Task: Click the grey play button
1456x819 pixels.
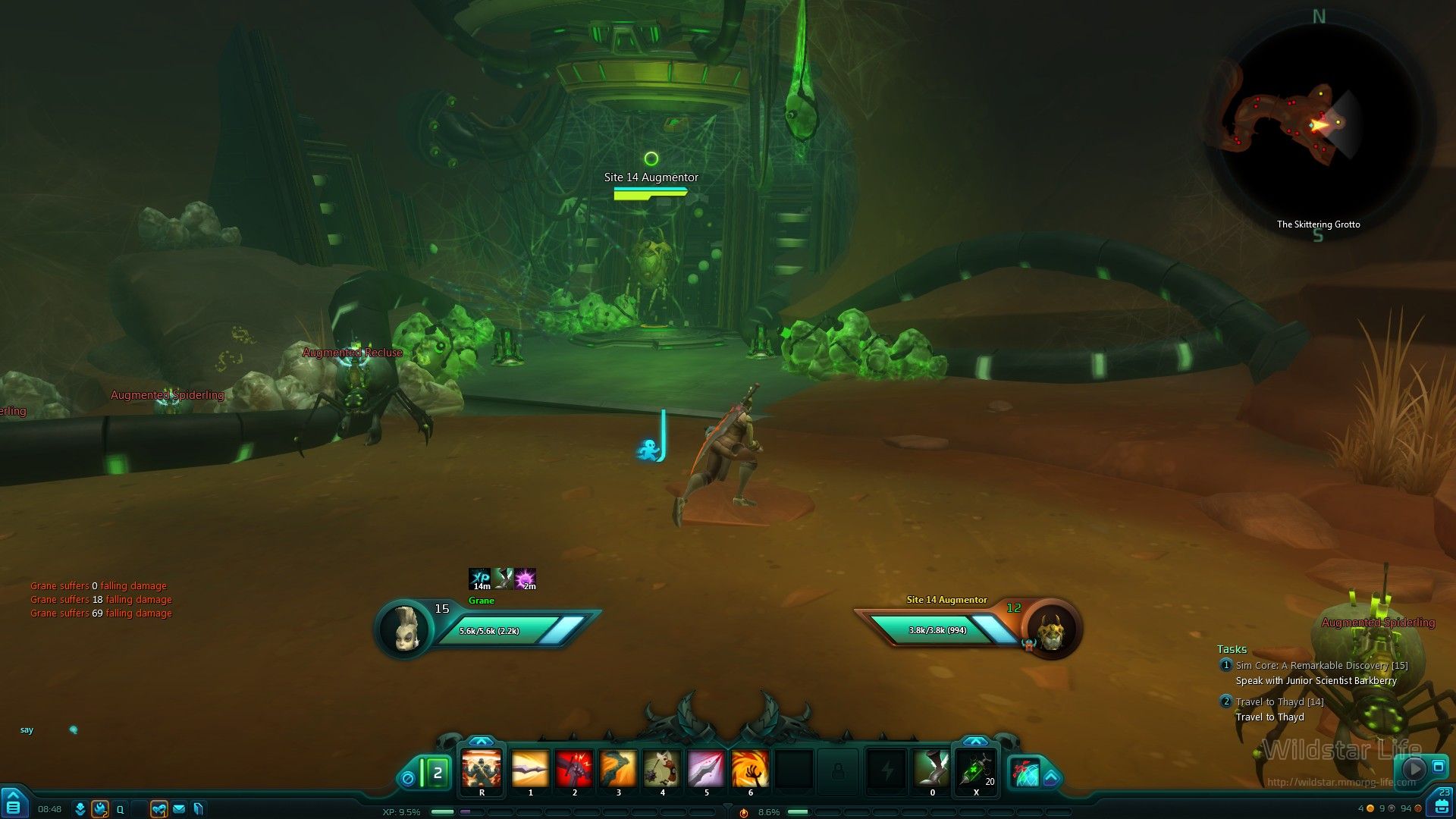Action: (1414, 768)
